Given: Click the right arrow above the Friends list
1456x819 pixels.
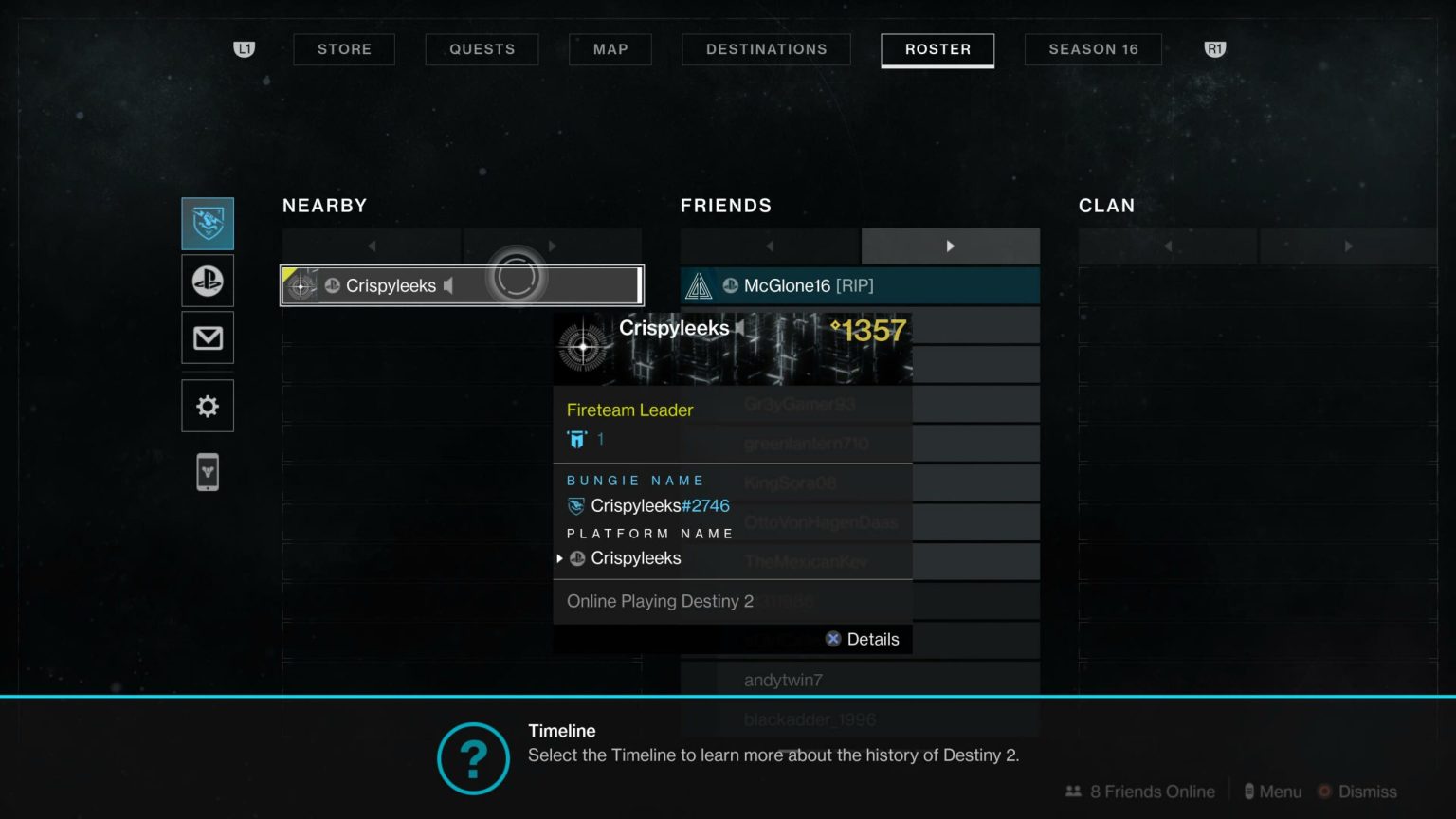Looking at the screenshot, I should pos(951,246).
